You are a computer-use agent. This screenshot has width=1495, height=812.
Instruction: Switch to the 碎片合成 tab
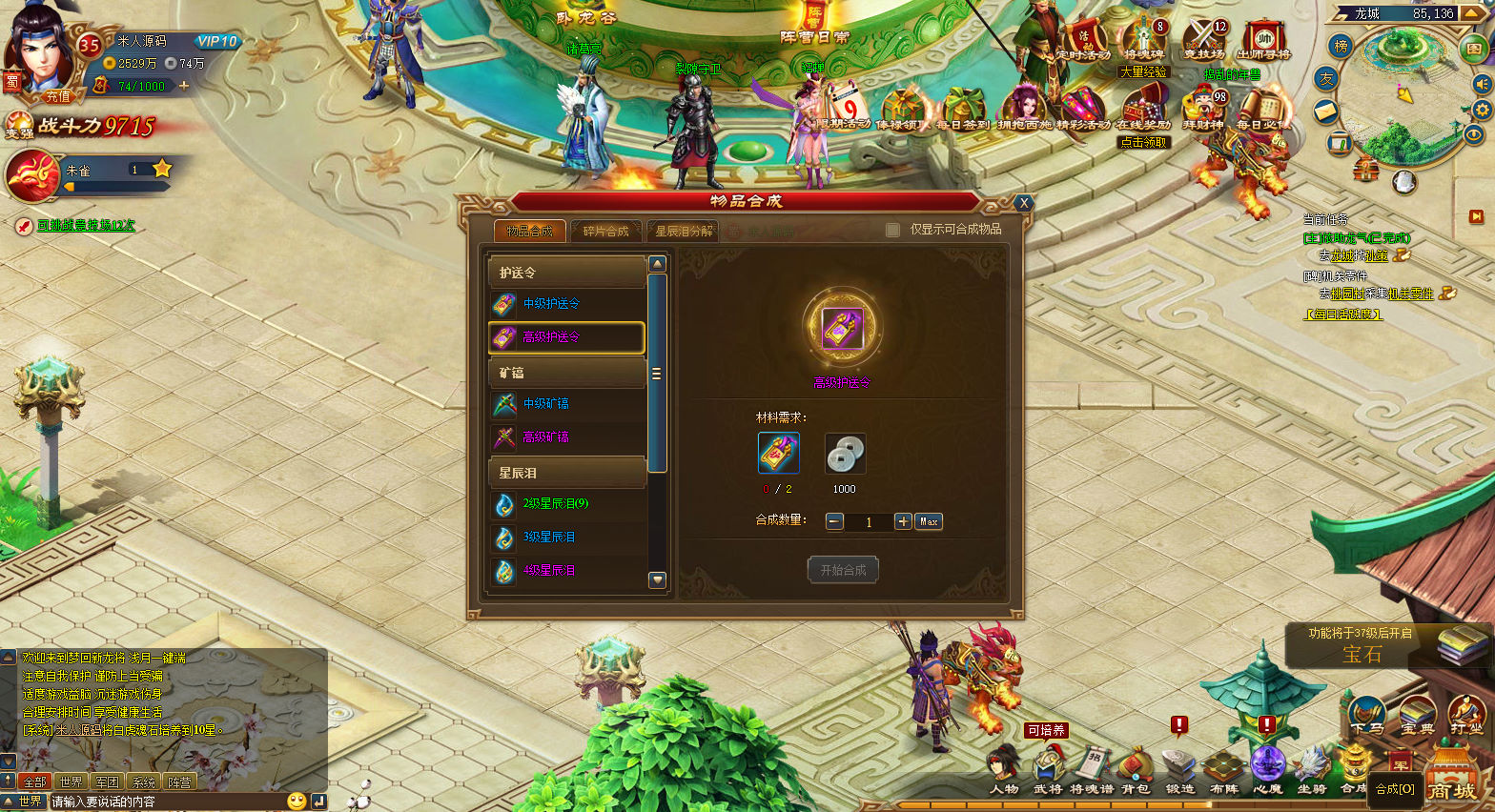(x=605, y=231)
